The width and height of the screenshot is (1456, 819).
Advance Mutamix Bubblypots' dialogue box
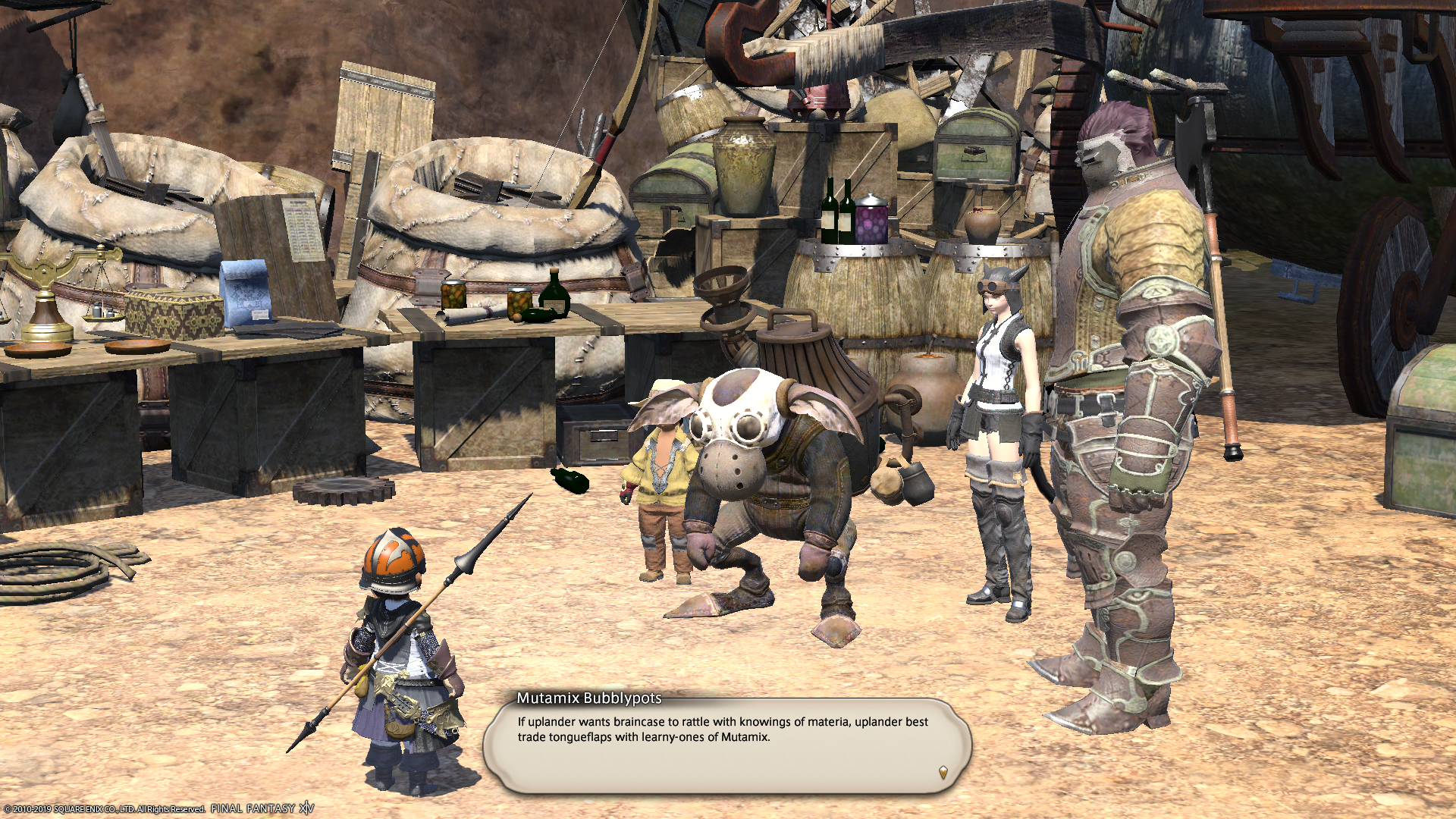[726, 746]
